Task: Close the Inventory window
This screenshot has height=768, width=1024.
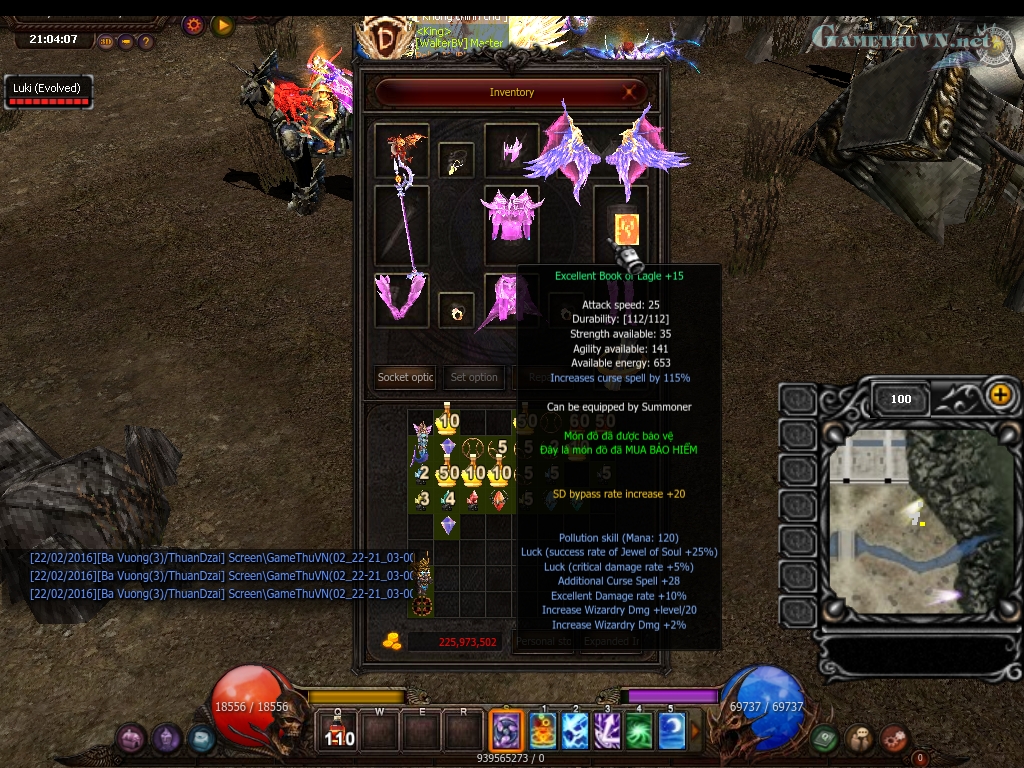Action: [x=631, y=92]
